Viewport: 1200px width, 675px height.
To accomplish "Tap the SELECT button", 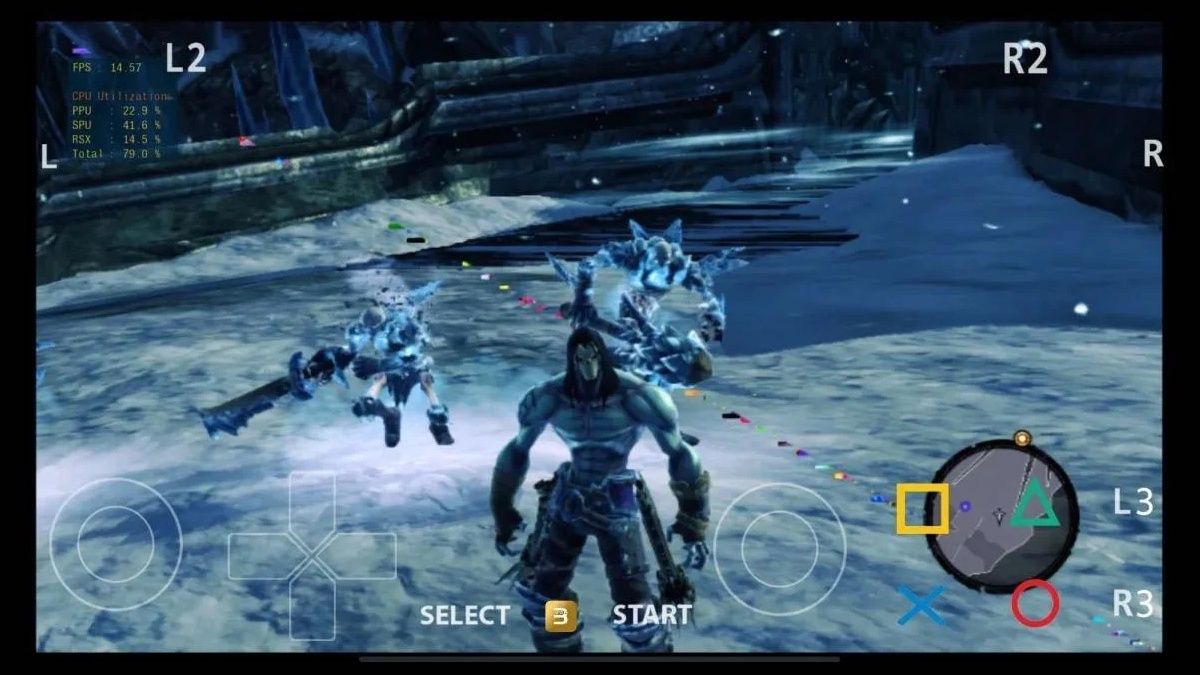I will click(x=464, y=615).
